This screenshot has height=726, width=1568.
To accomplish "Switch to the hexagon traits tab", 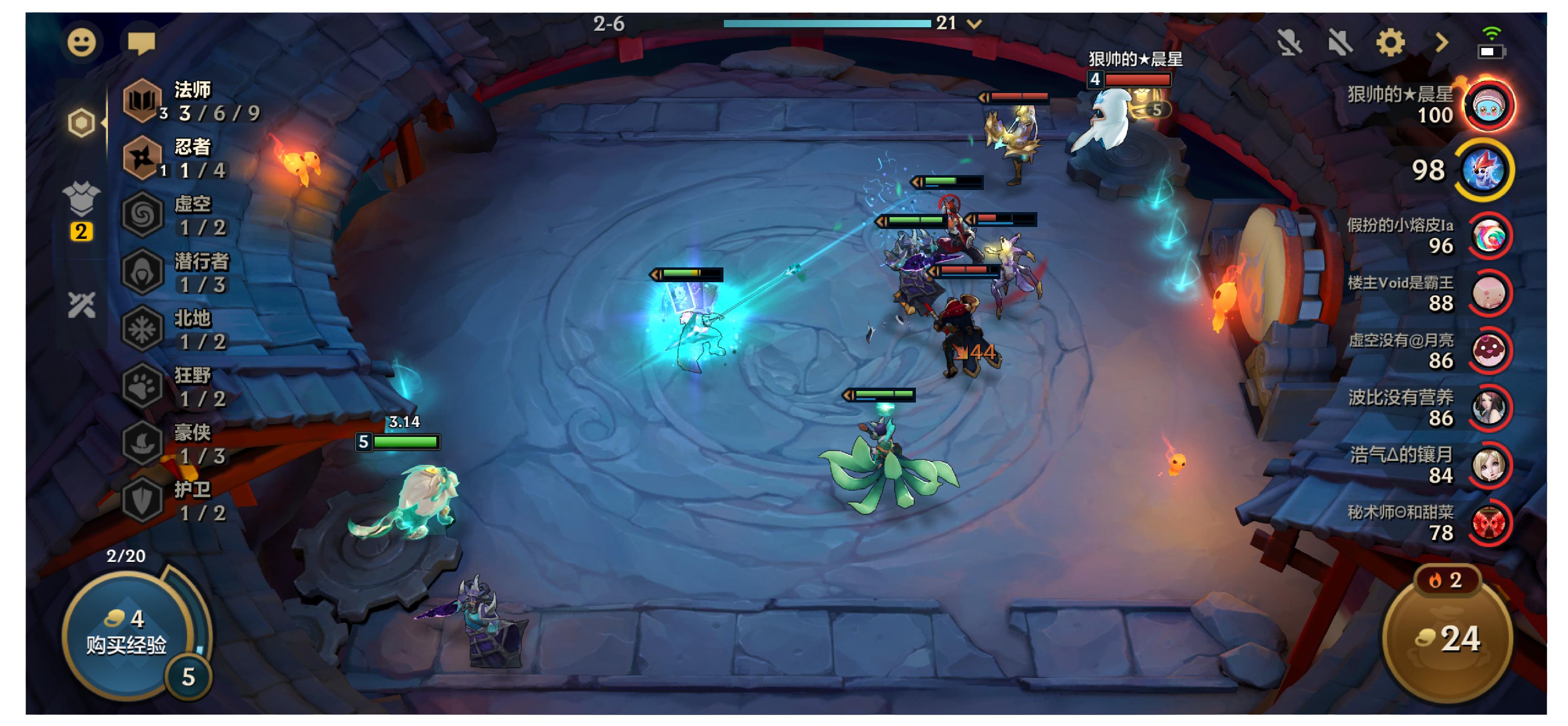I will 81,122.
